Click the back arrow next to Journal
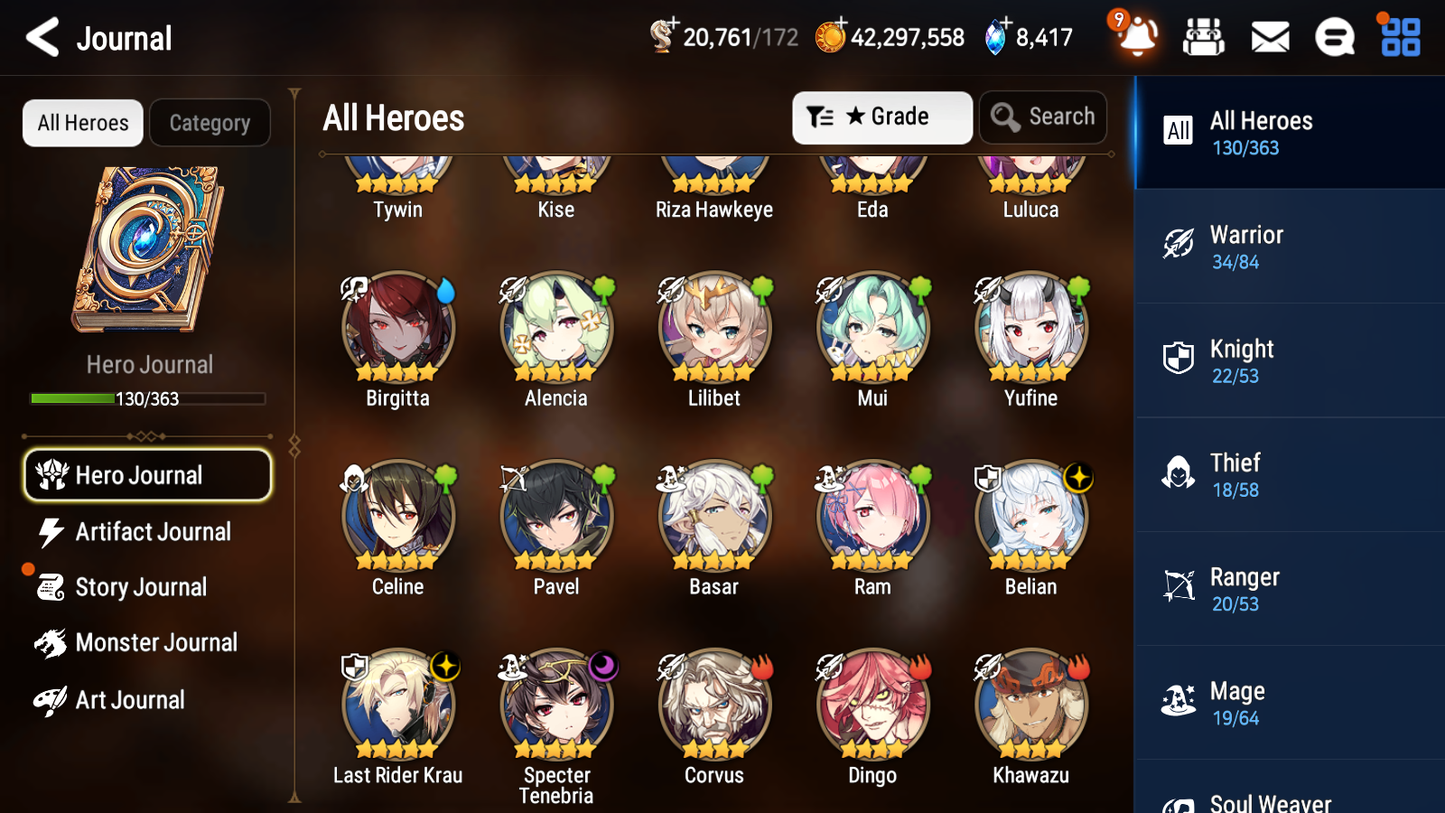Viewport: 1445px width, 813px height. [x=42, y=36]
